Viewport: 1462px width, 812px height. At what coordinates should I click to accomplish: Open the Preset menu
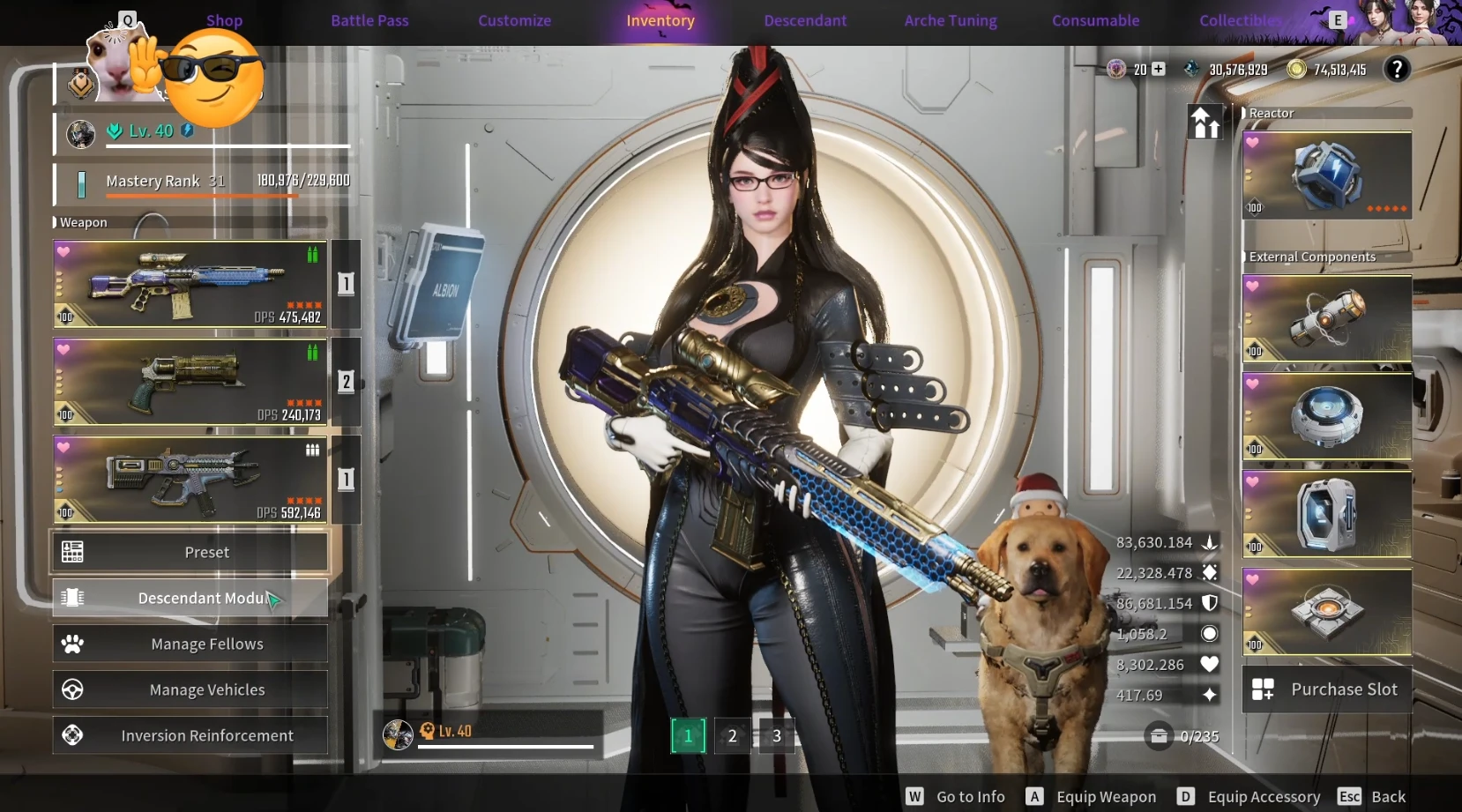(190, 552)
